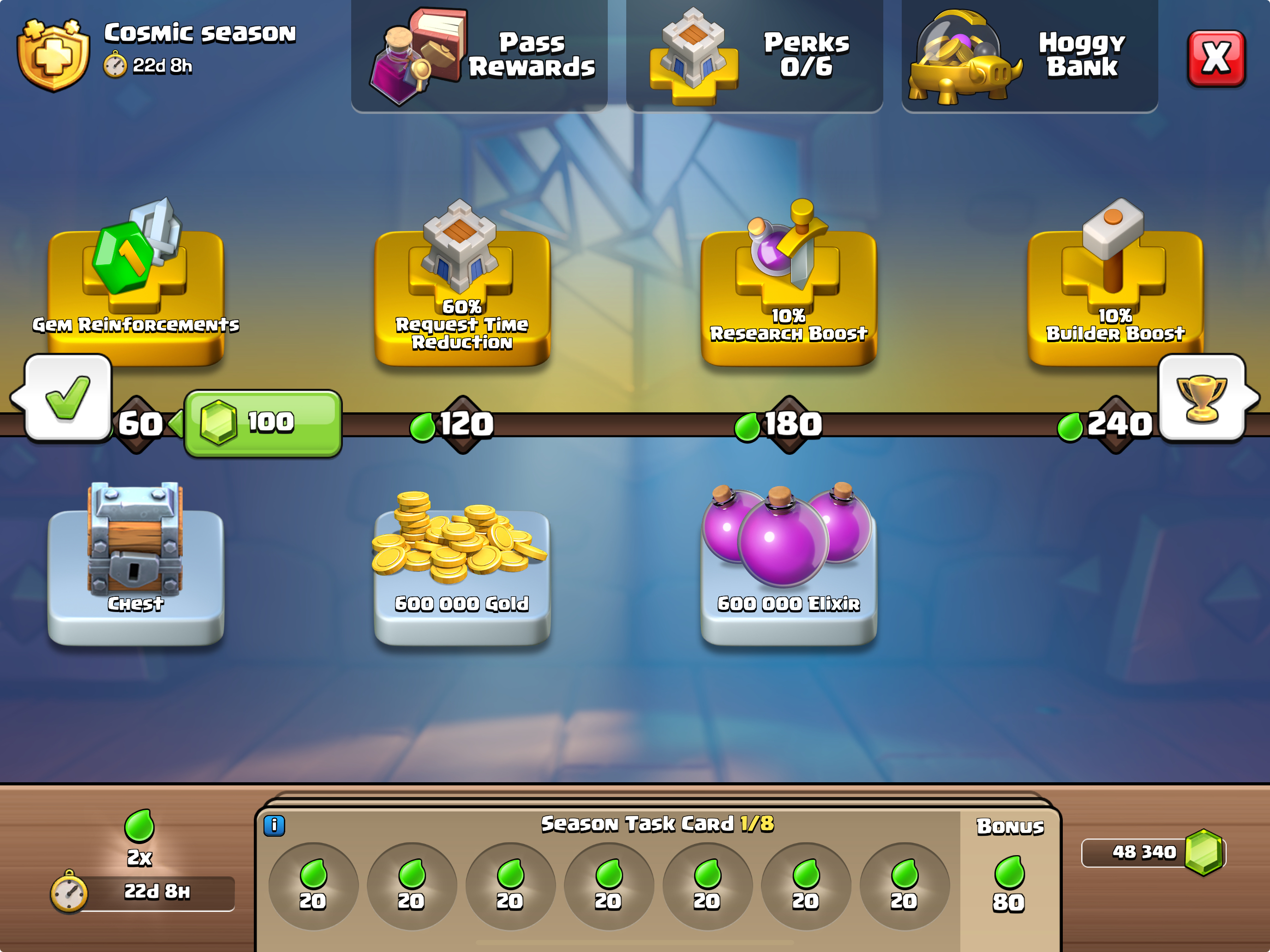
Task: Buy the tier with 100 gems
Action: 263,423
